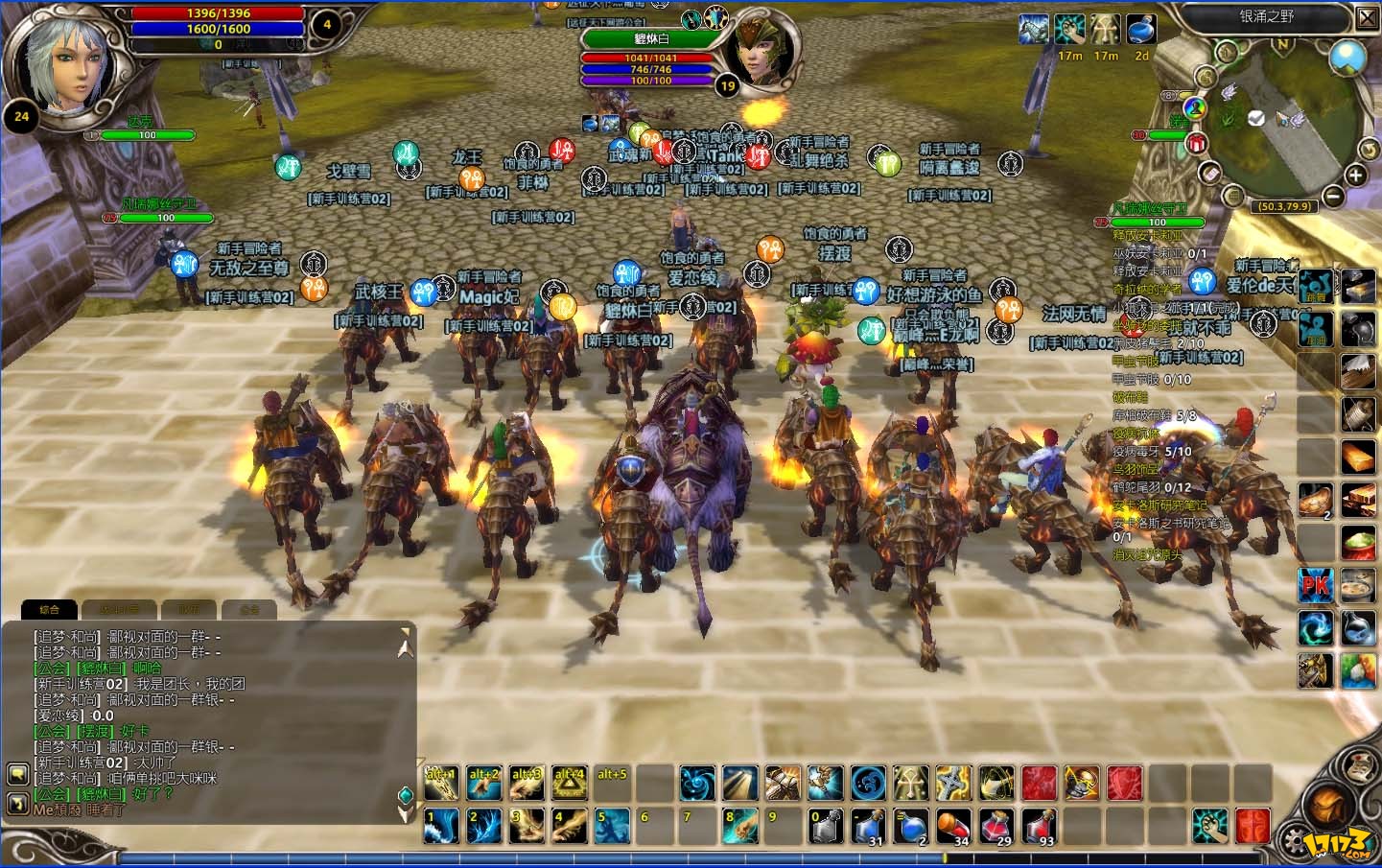1382x868 pixels.
Task: Use the blue mana potion stack of 31
Action: 868,826
